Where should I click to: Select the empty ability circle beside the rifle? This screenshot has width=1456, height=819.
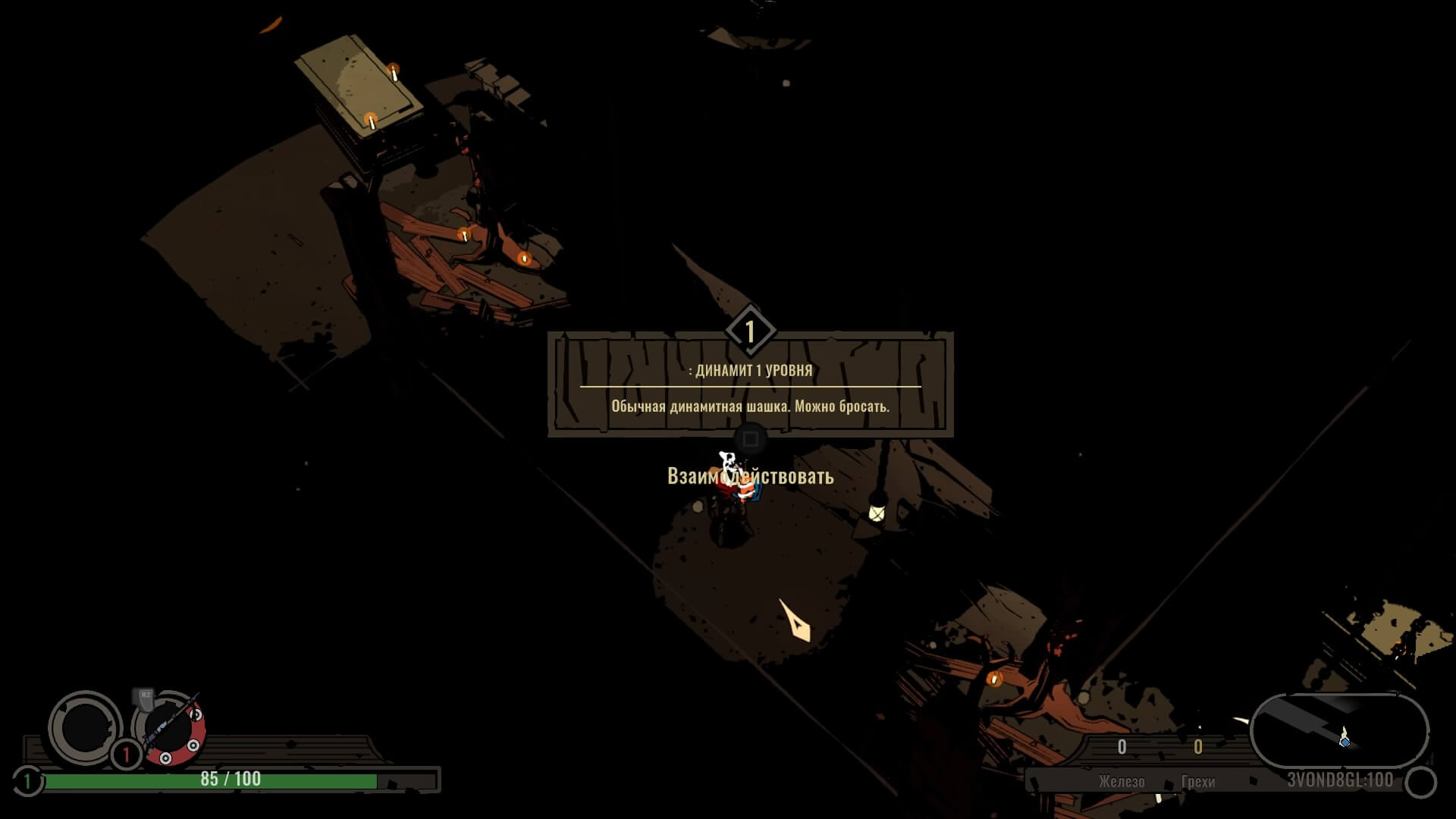click(84, 728)
